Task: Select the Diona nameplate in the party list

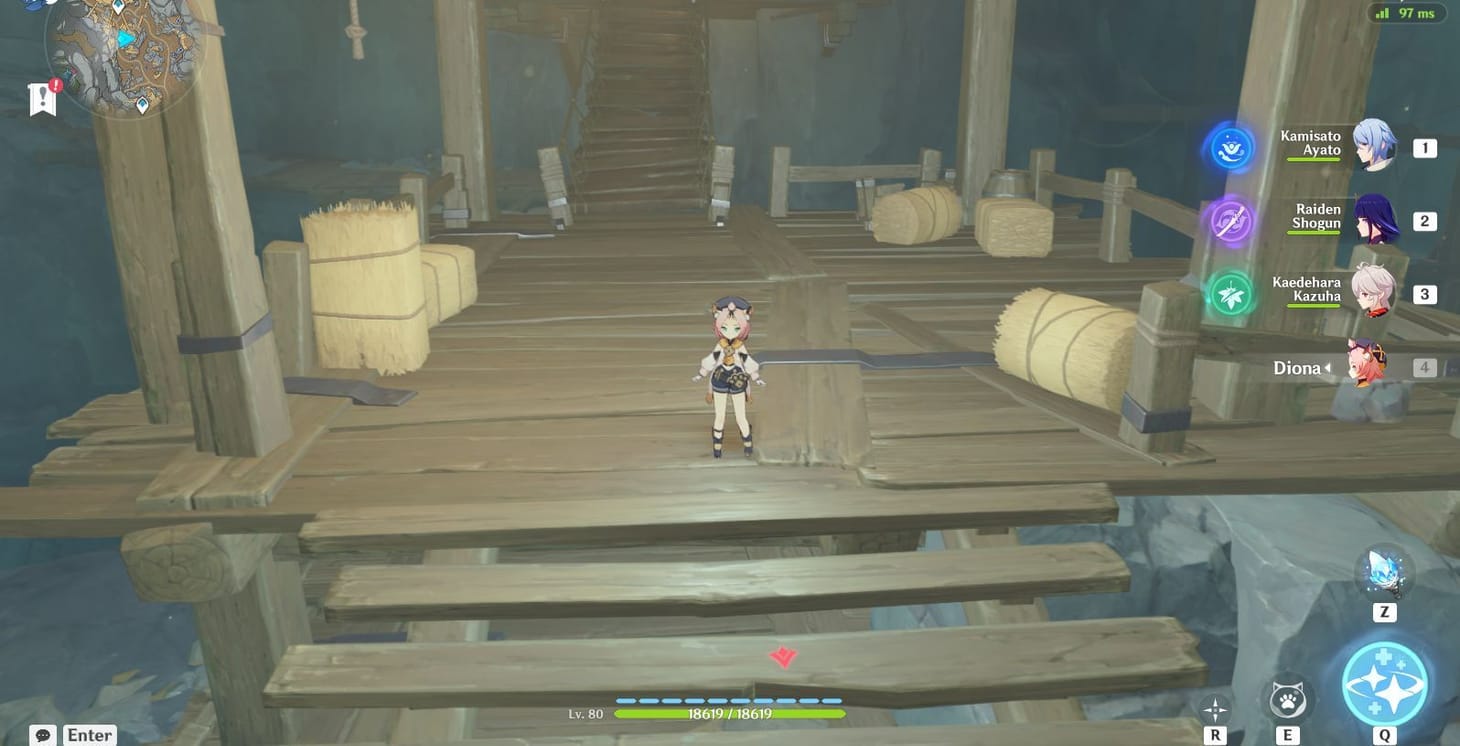Action: pyautogui.click(x=1299, y=367)
